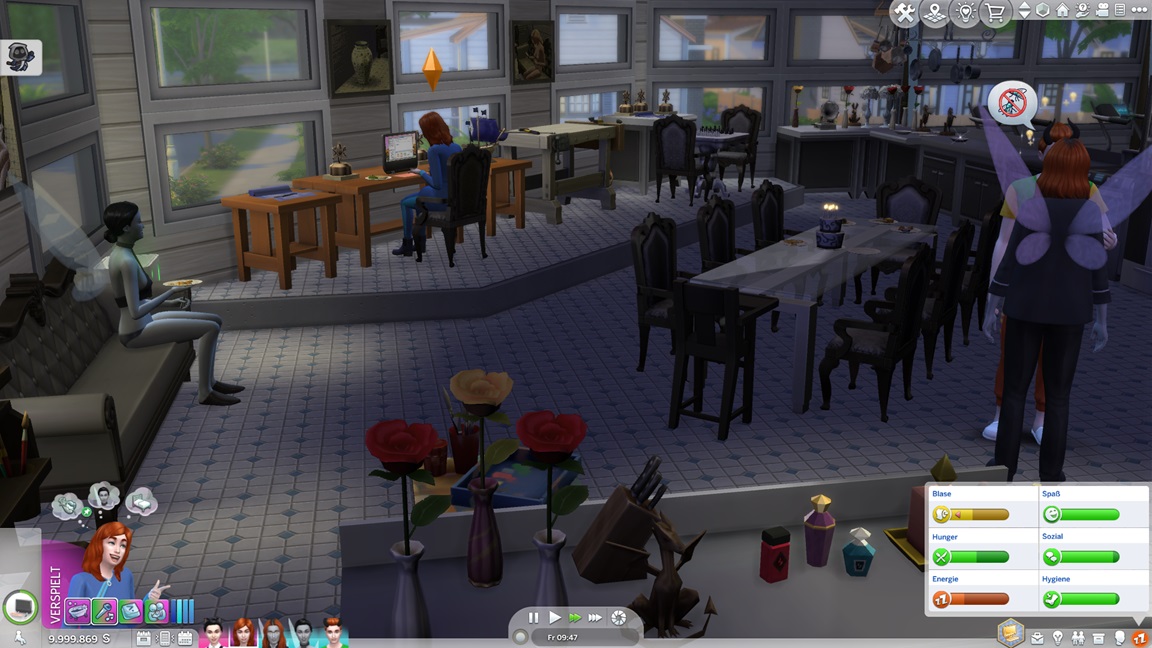1152x648 pixels.
Task: Switch to double fast-forward speed
Action: 574,618
